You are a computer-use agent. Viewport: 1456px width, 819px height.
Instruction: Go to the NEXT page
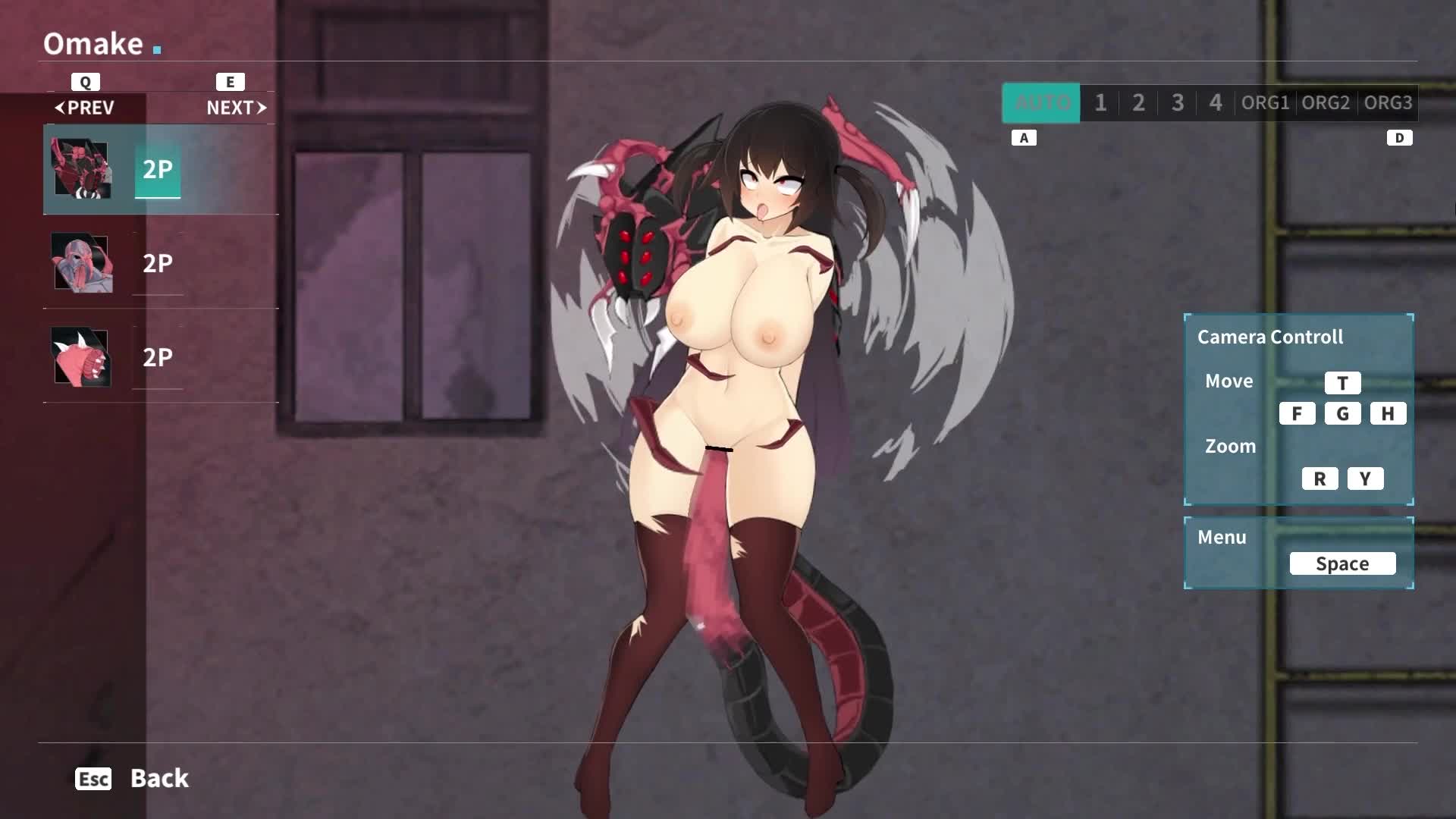point(236,108)
